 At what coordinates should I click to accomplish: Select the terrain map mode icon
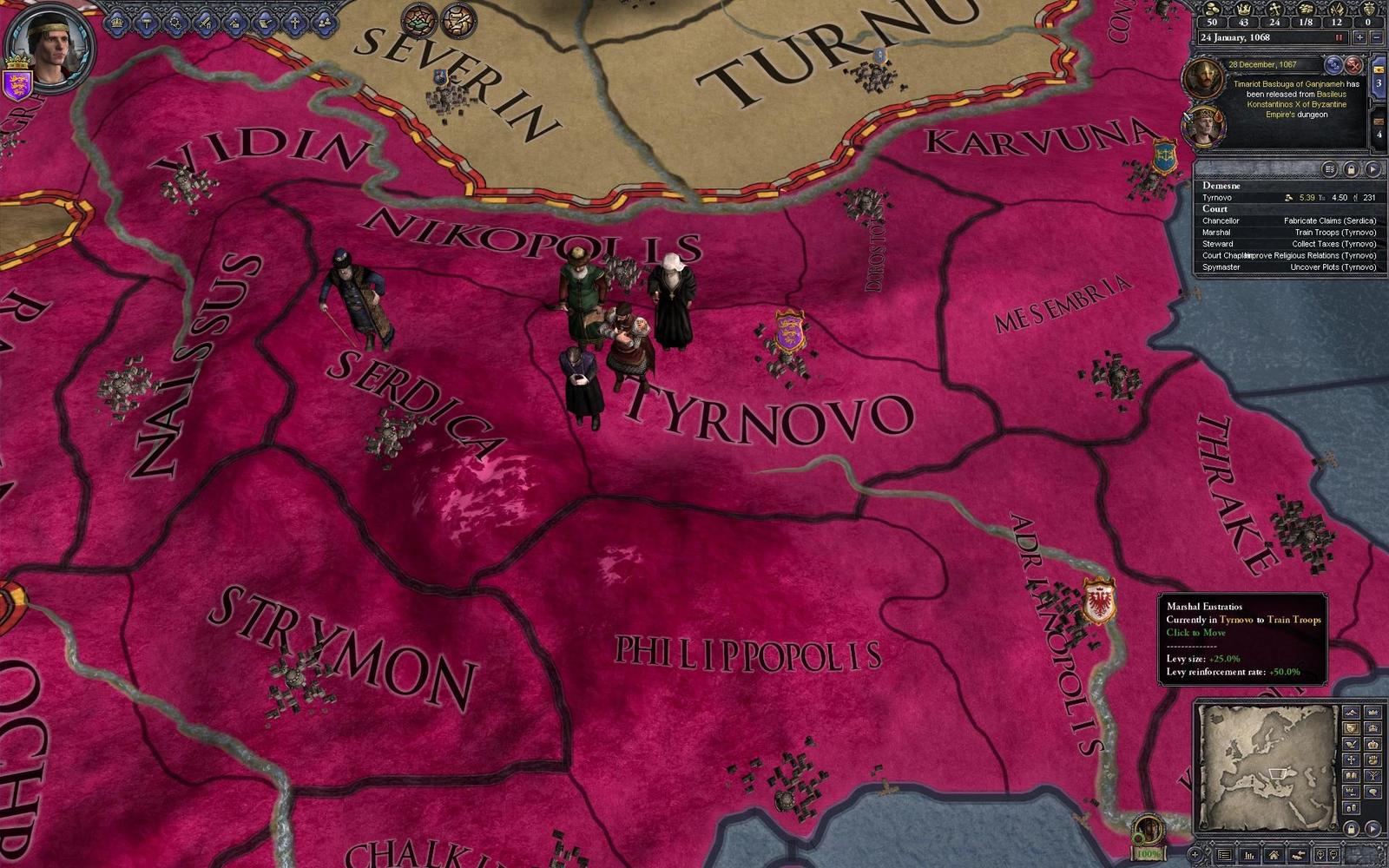tap(1352, 712)
